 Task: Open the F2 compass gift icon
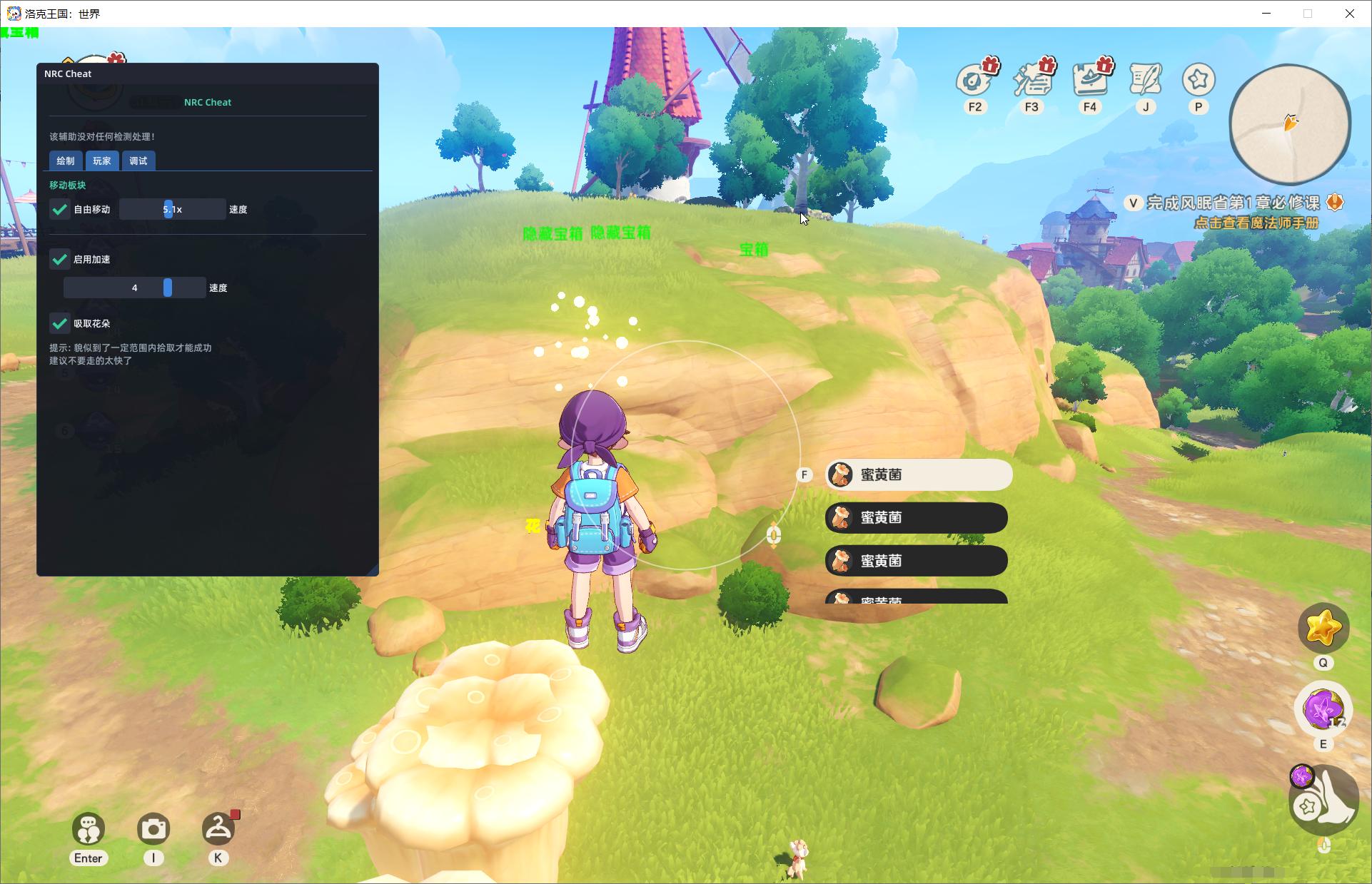coord(974,80)
